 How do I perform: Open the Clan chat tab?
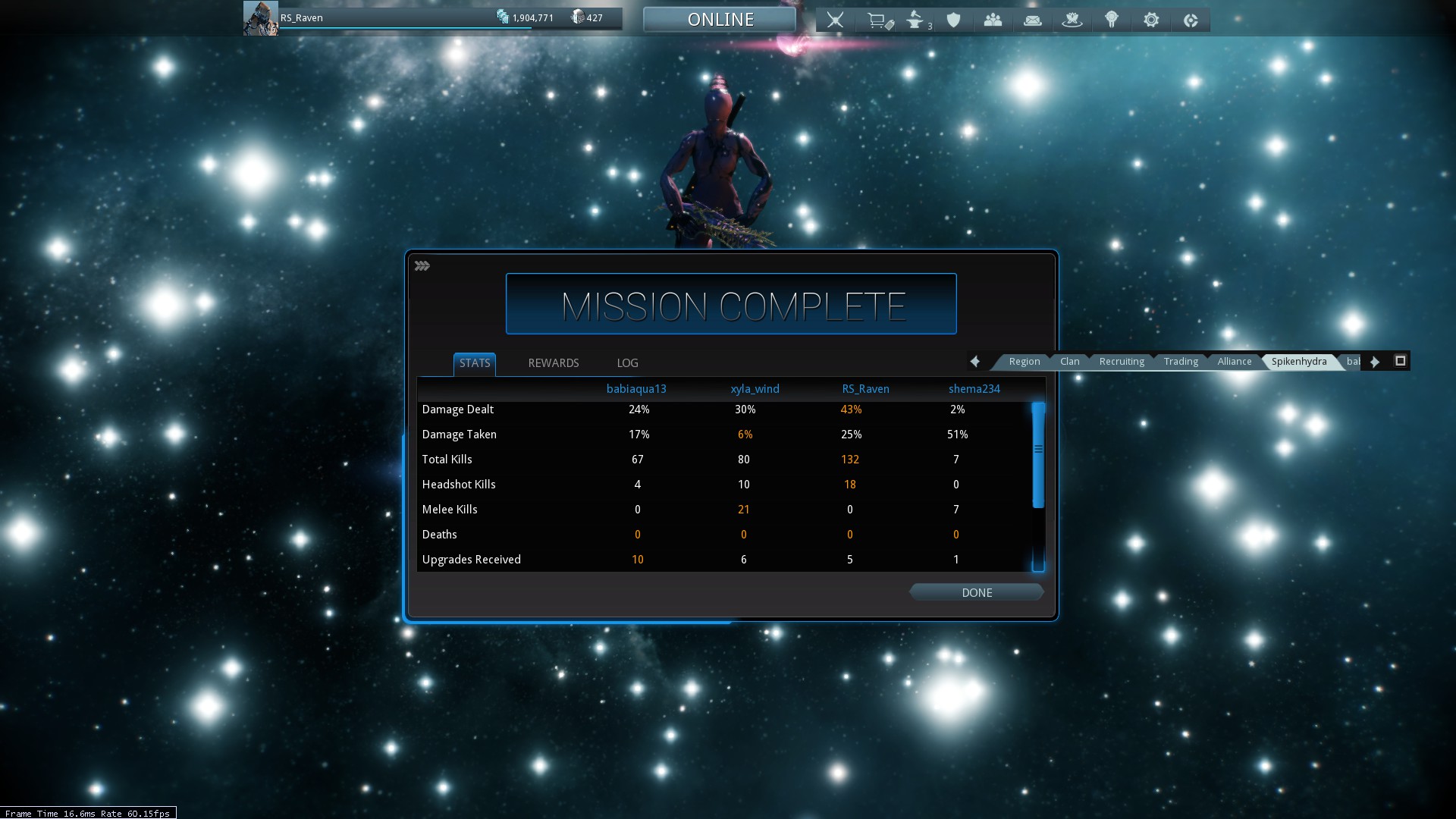click(1069, 362)
